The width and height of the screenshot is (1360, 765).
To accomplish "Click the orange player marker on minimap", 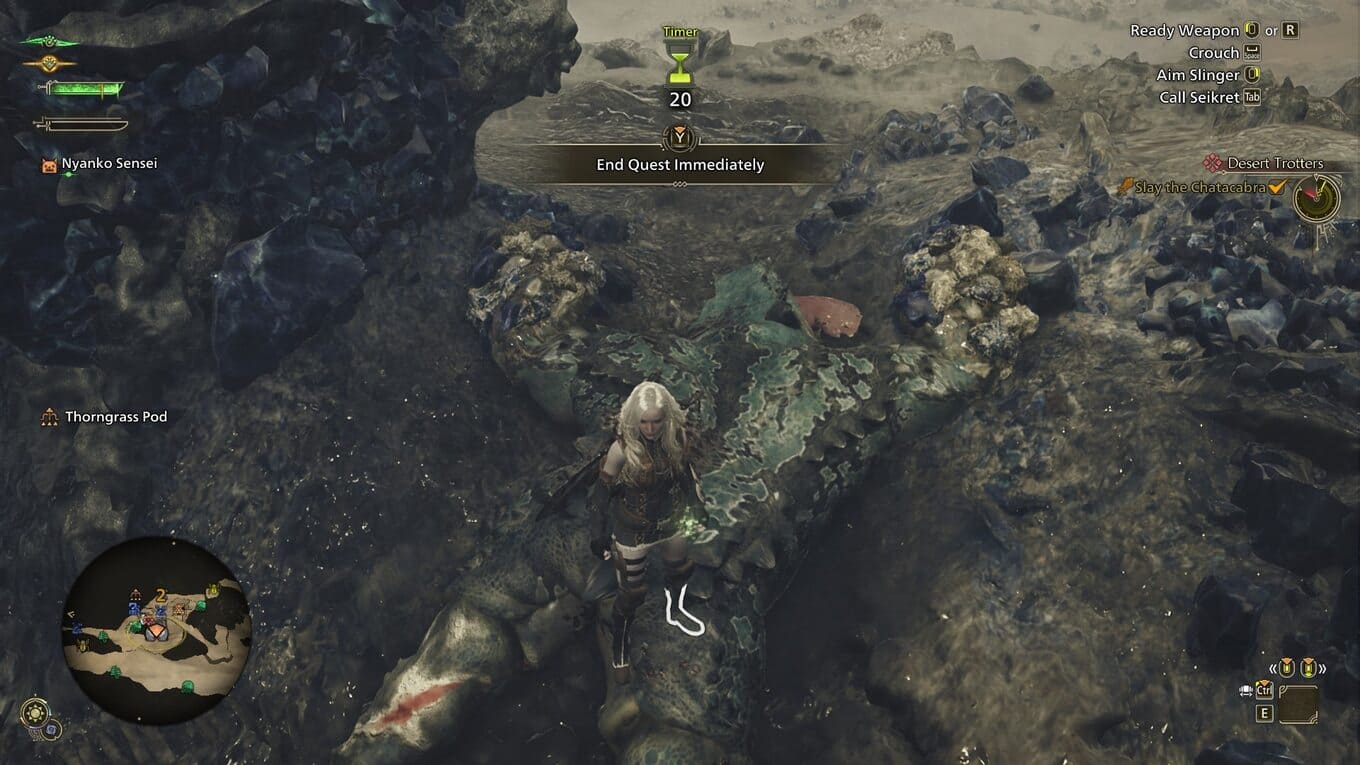I will 154,631.
